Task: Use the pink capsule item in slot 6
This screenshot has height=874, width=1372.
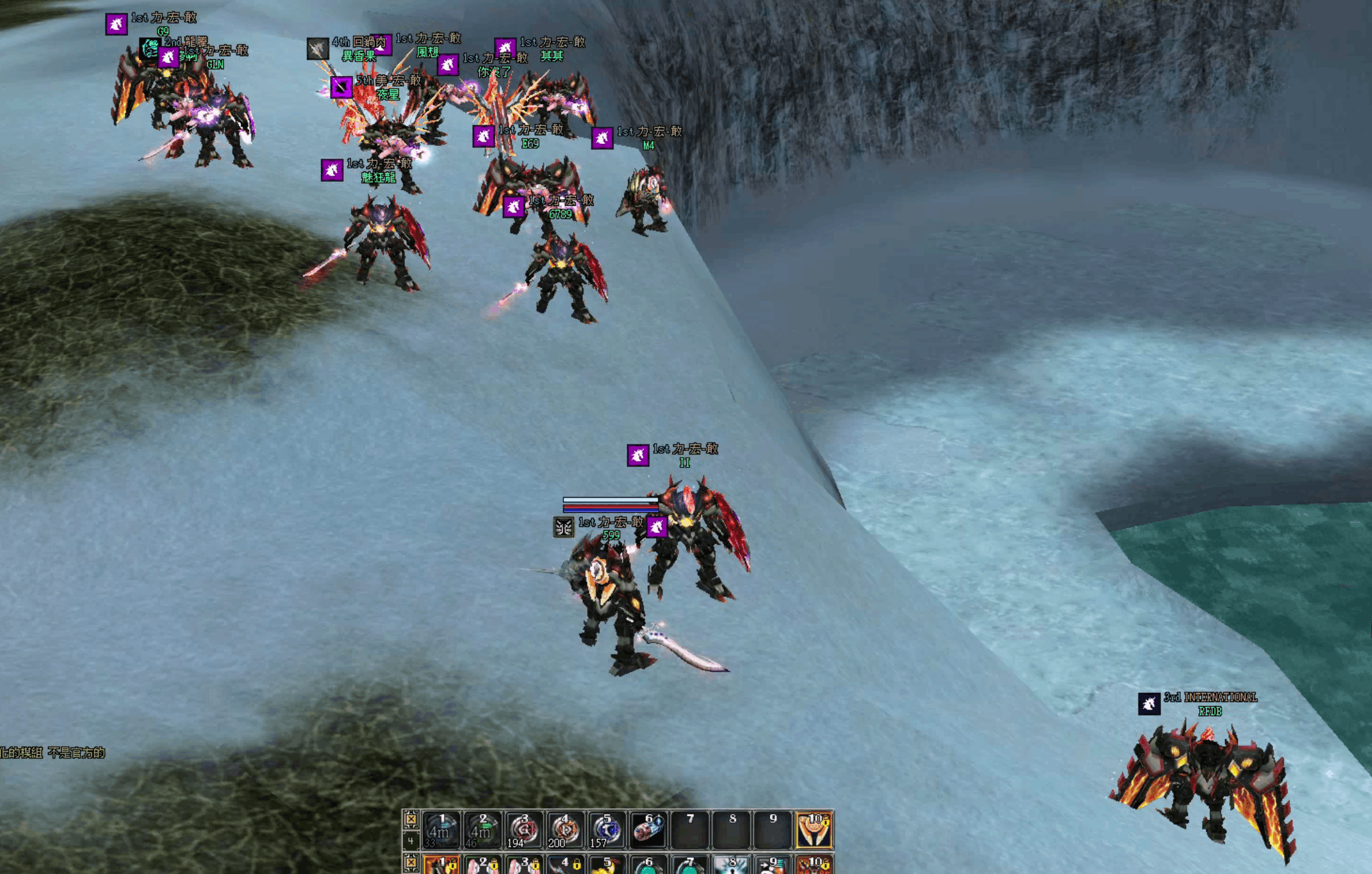Action: [648, 830]
